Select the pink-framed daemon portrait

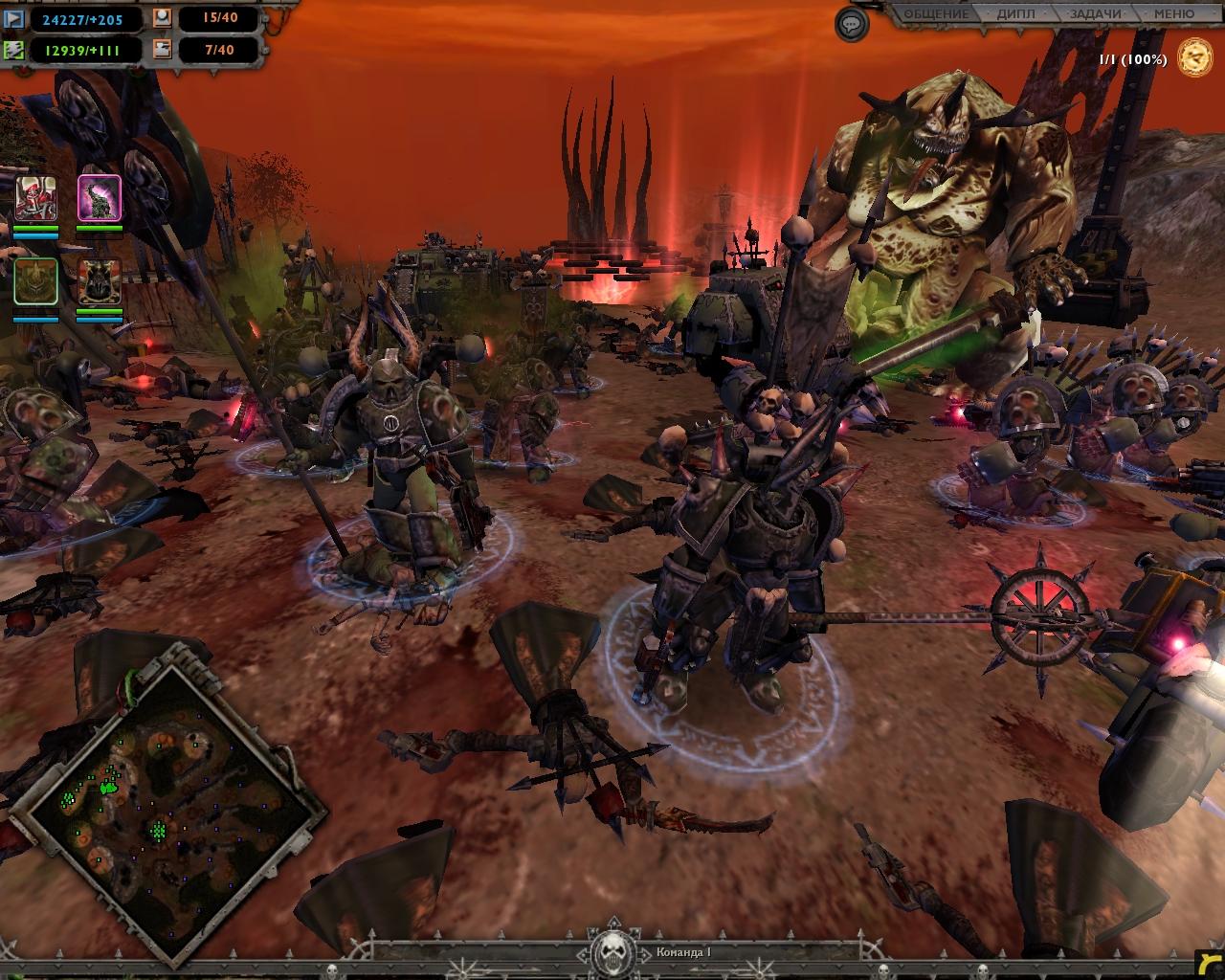100,198
